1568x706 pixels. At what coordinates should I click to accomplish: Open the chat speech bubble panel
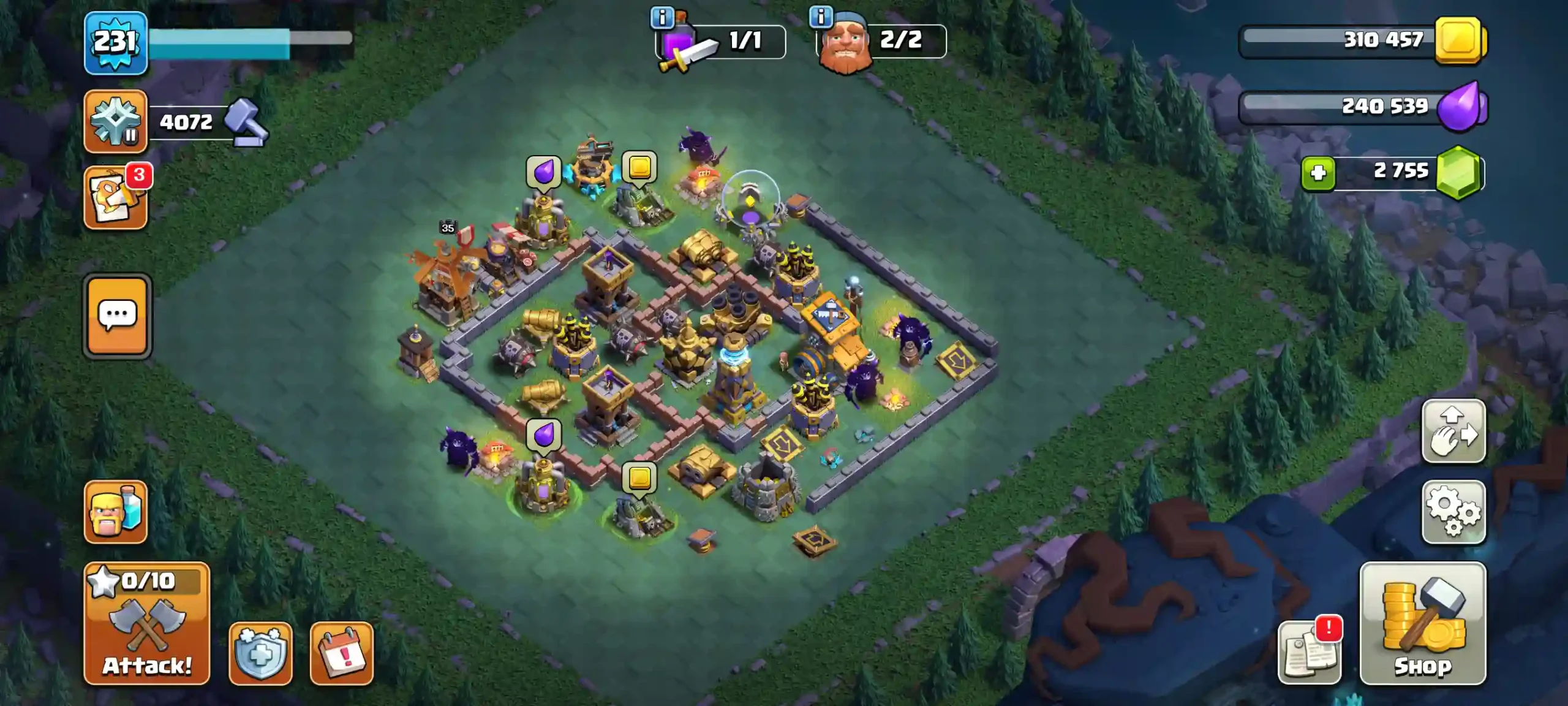[x=117, y=316]
